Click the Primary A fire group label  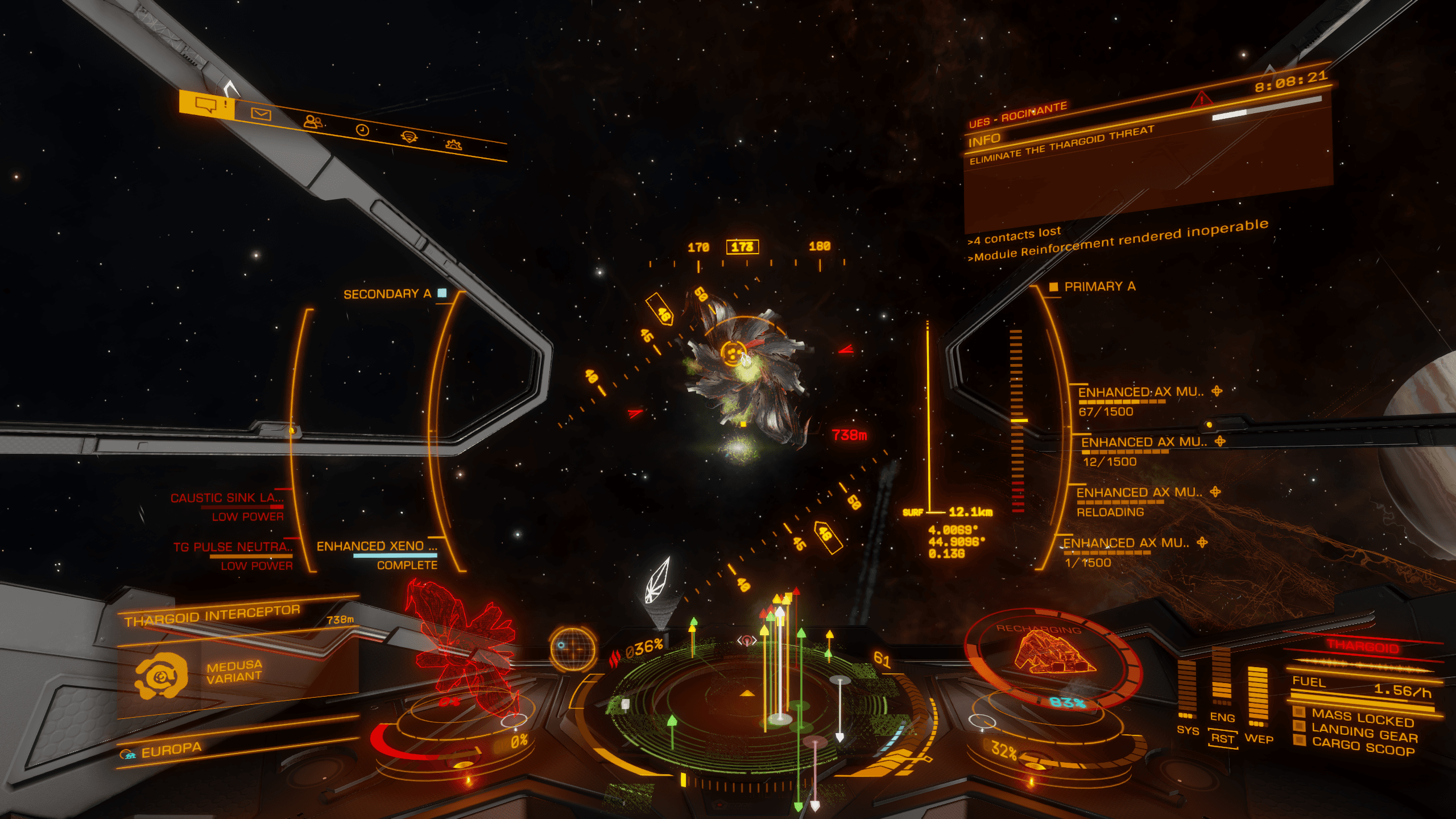tap(1099, 287)
